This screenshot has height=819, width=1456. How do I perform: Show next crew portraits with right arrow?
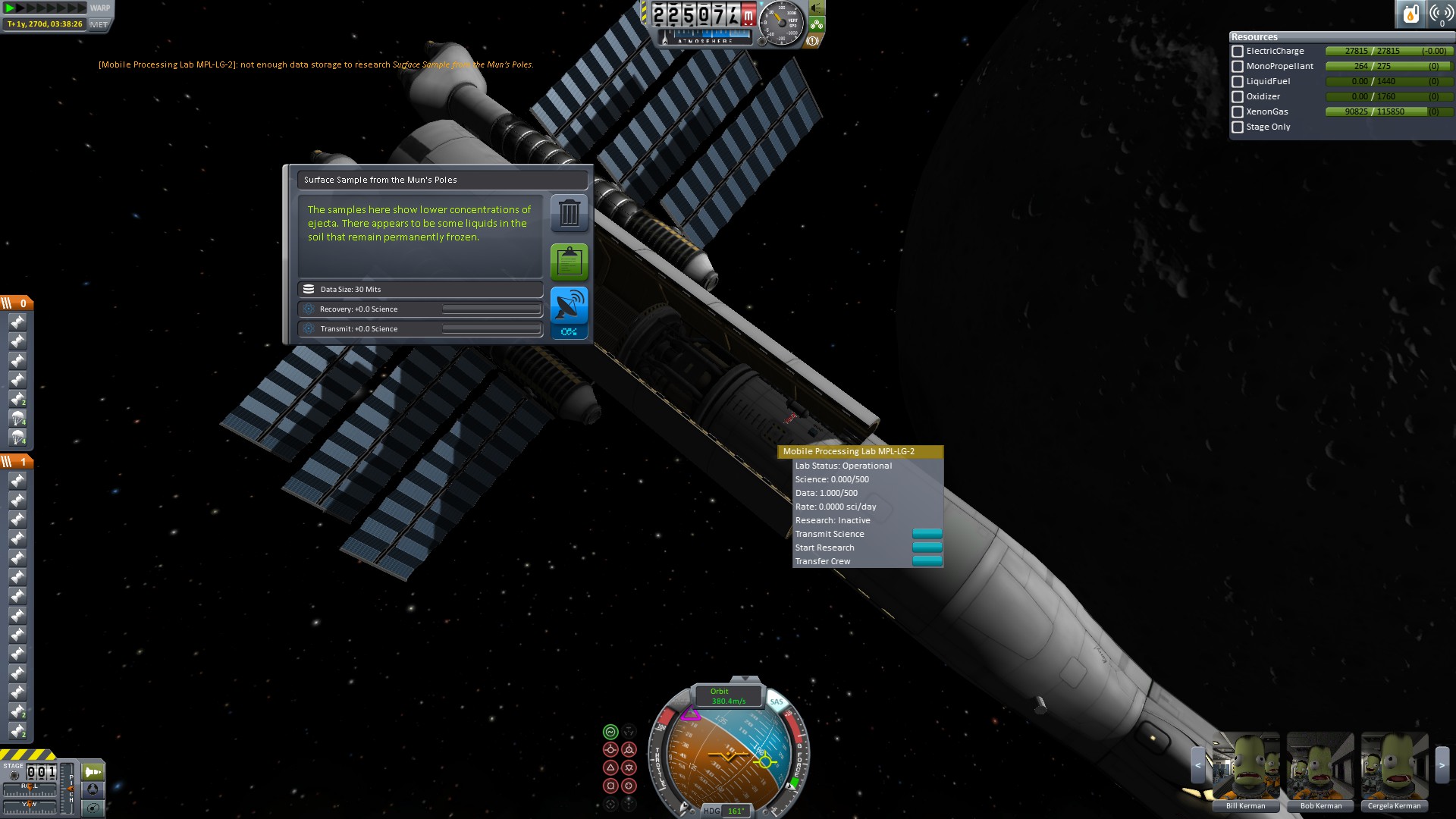pyautogui.click(x=1442, y=766)
